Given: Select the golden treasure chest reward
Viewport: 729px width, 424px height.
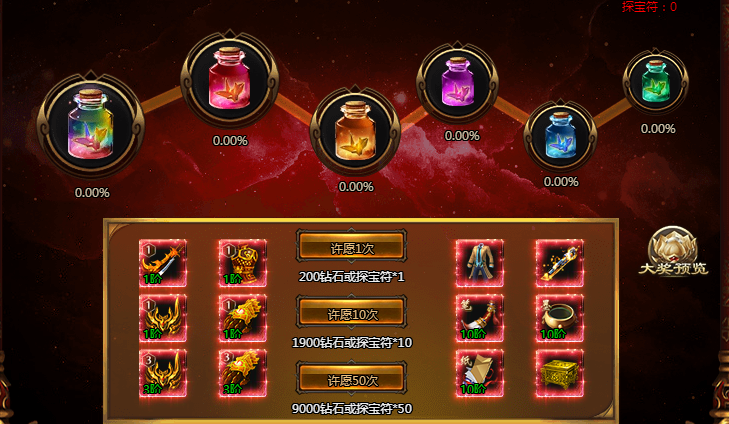Looking at the screenshot, I should point(559,373).
